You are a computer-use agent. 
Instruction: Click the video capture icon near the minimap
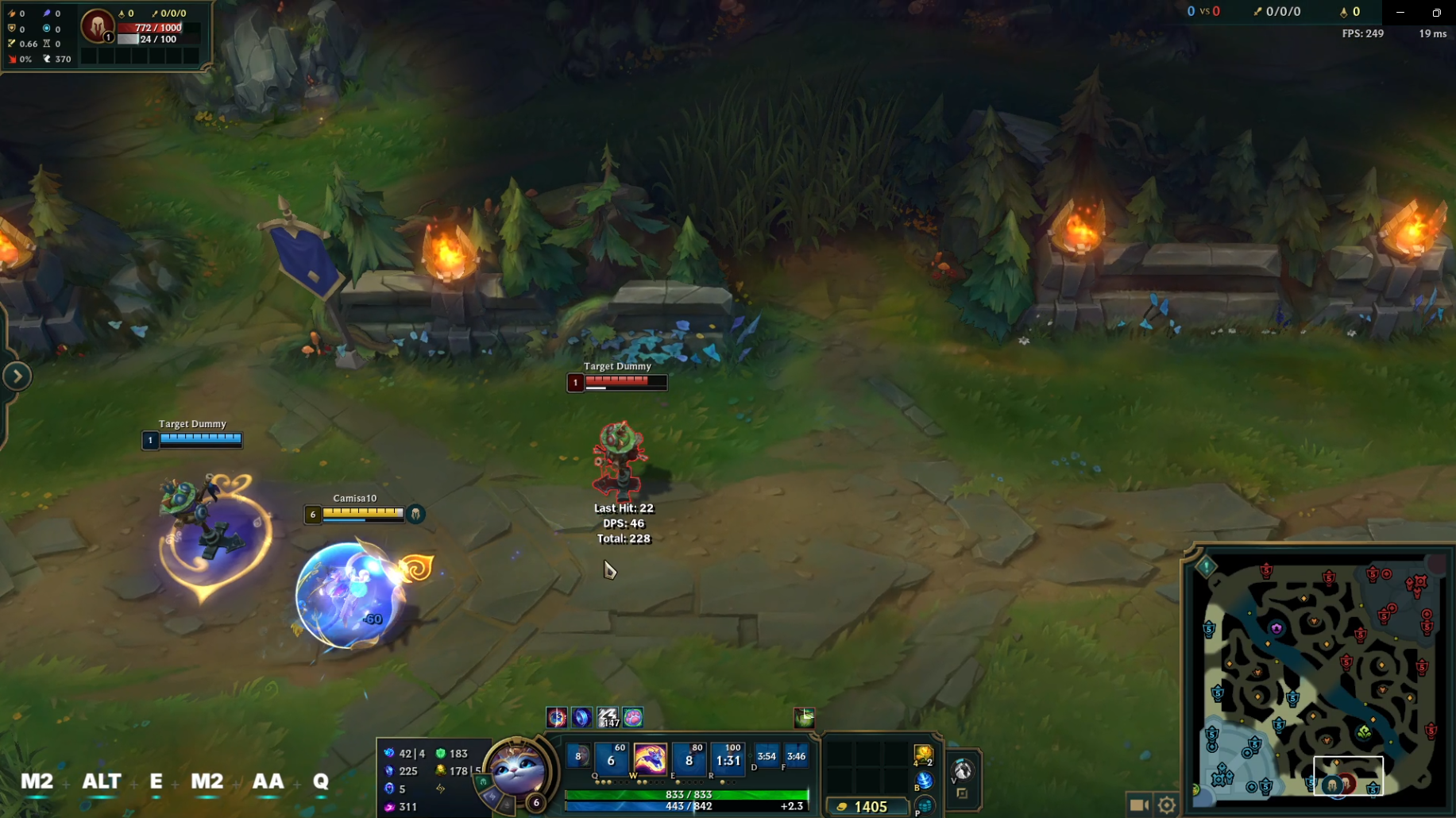[x=1141, y=804]
